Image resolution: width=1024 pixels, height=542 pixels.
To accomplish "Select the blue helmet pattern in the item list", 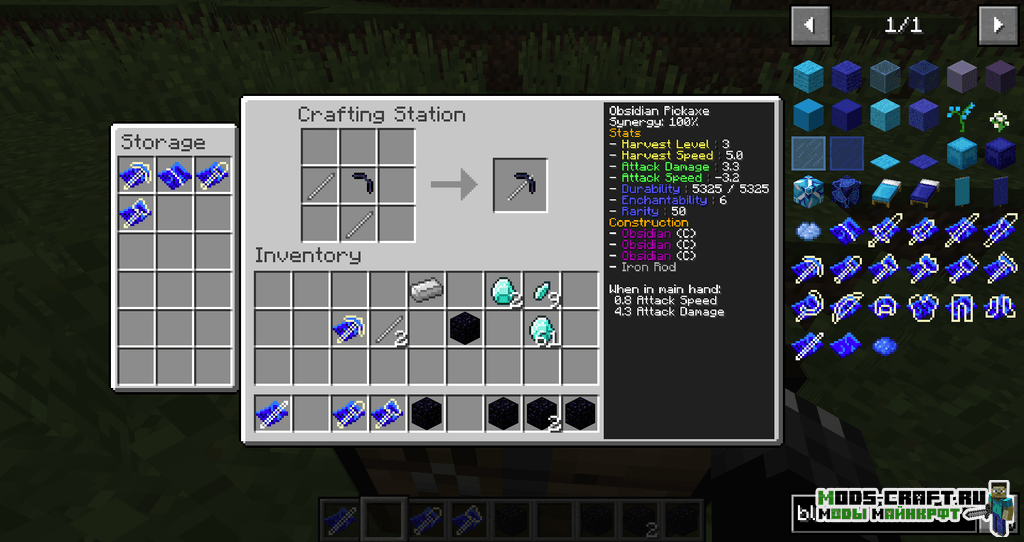I will point(886,306).
